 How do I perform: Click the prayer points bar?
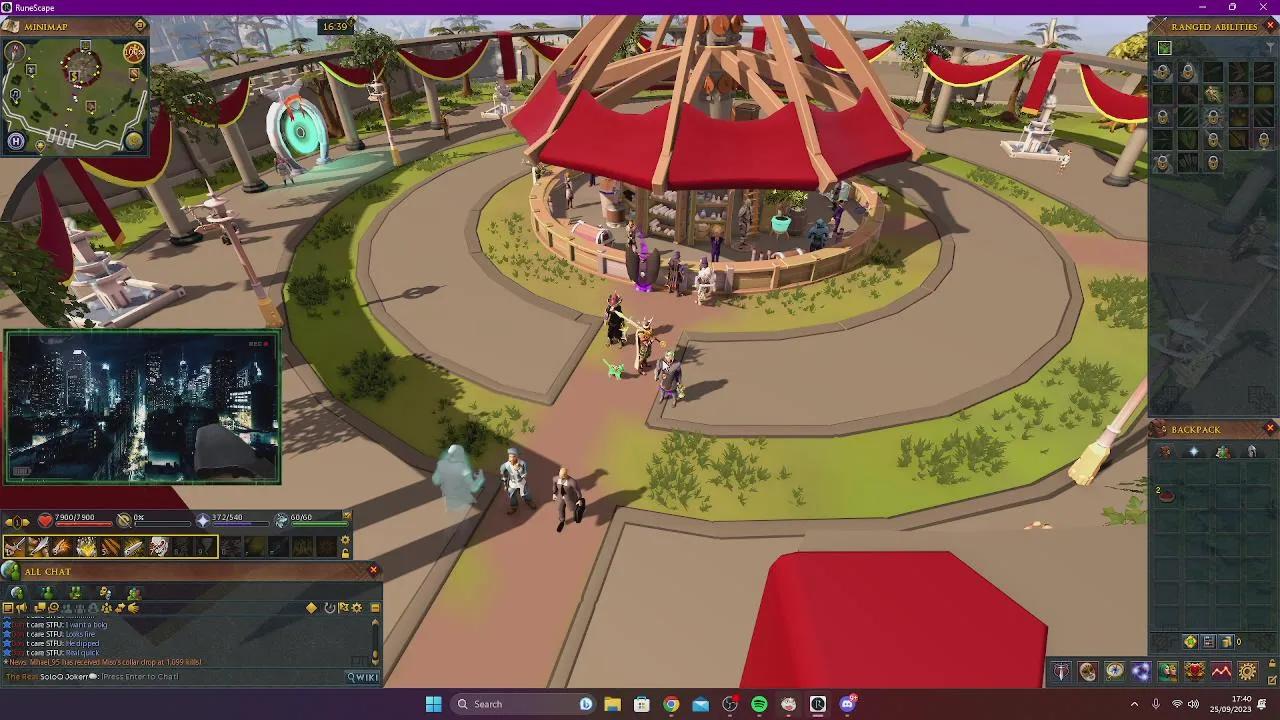(x=240, y=522)
